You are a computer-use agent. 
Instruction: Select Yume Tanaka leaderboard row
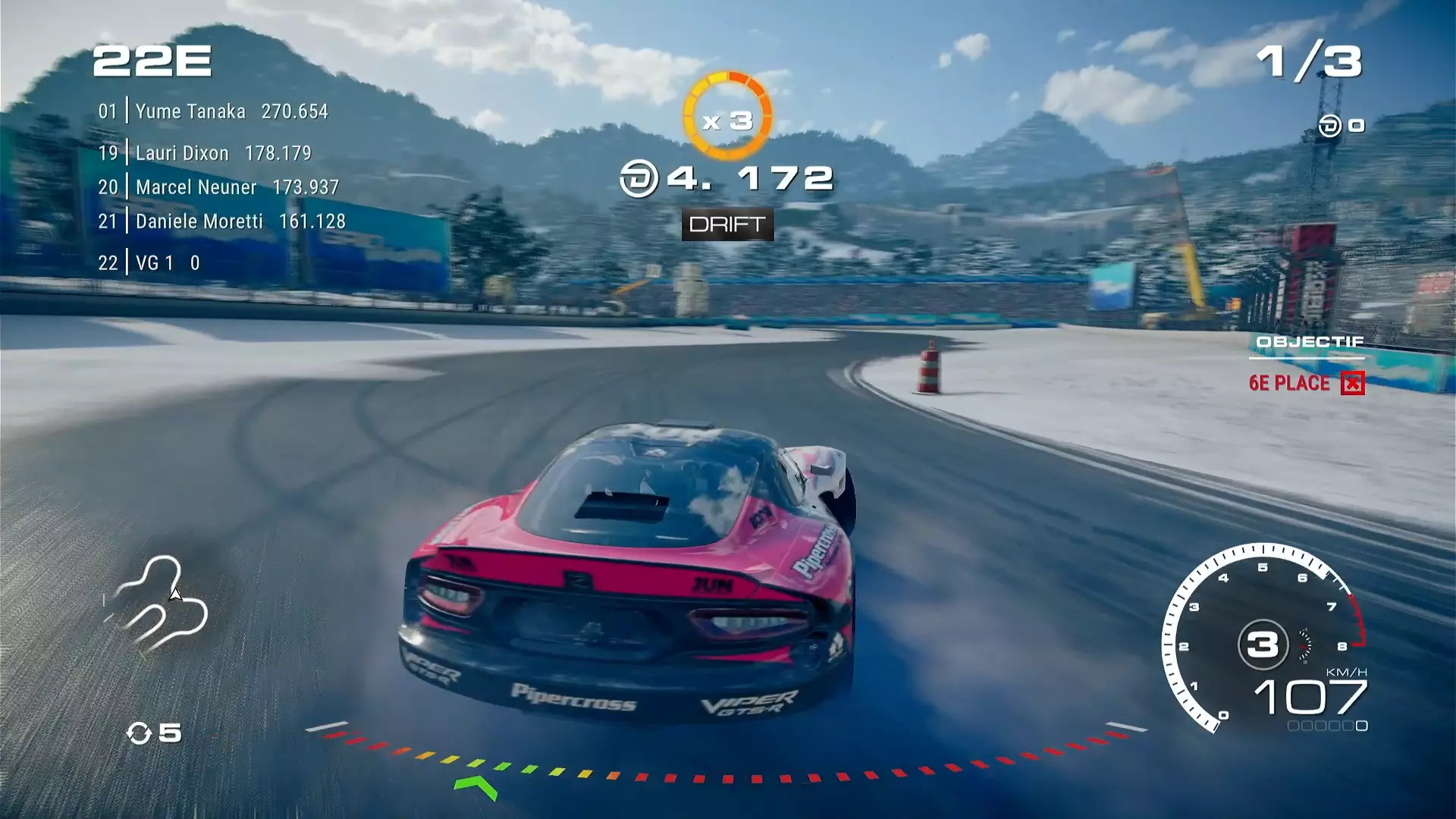213,111
